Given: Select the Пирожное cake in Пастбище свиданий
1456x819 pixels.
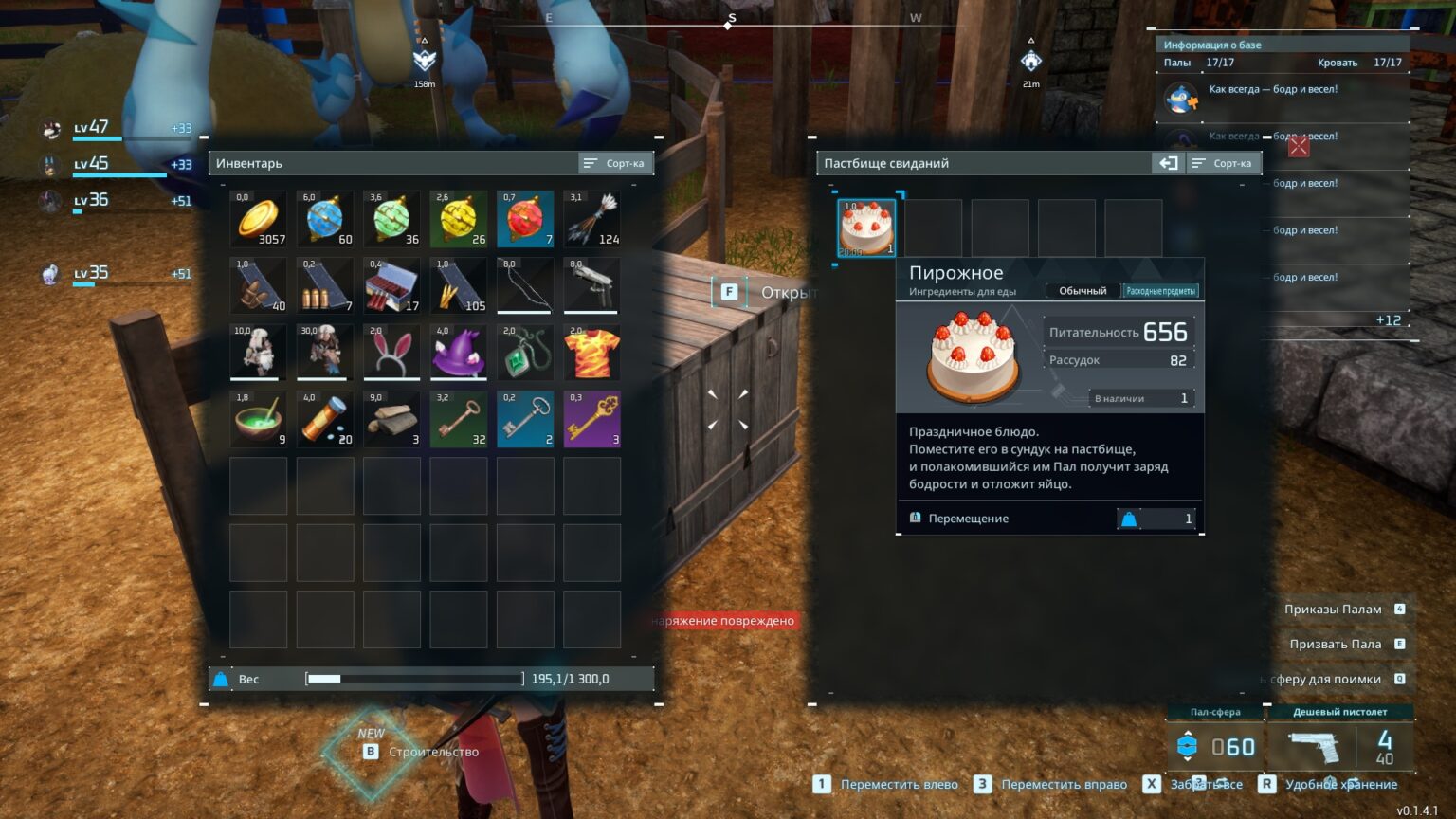Looking at the screenshot, I should [864, 226].
